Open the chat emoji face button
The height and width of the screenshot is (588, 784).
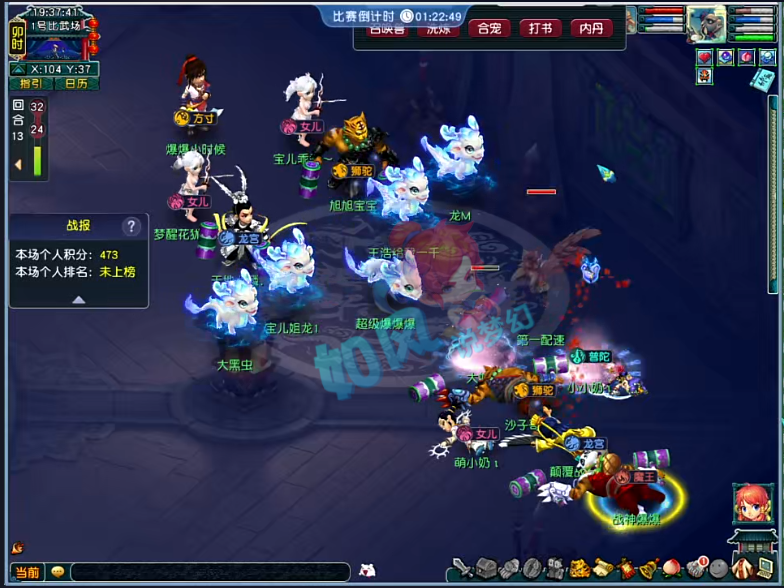click(x=58, y=572)
